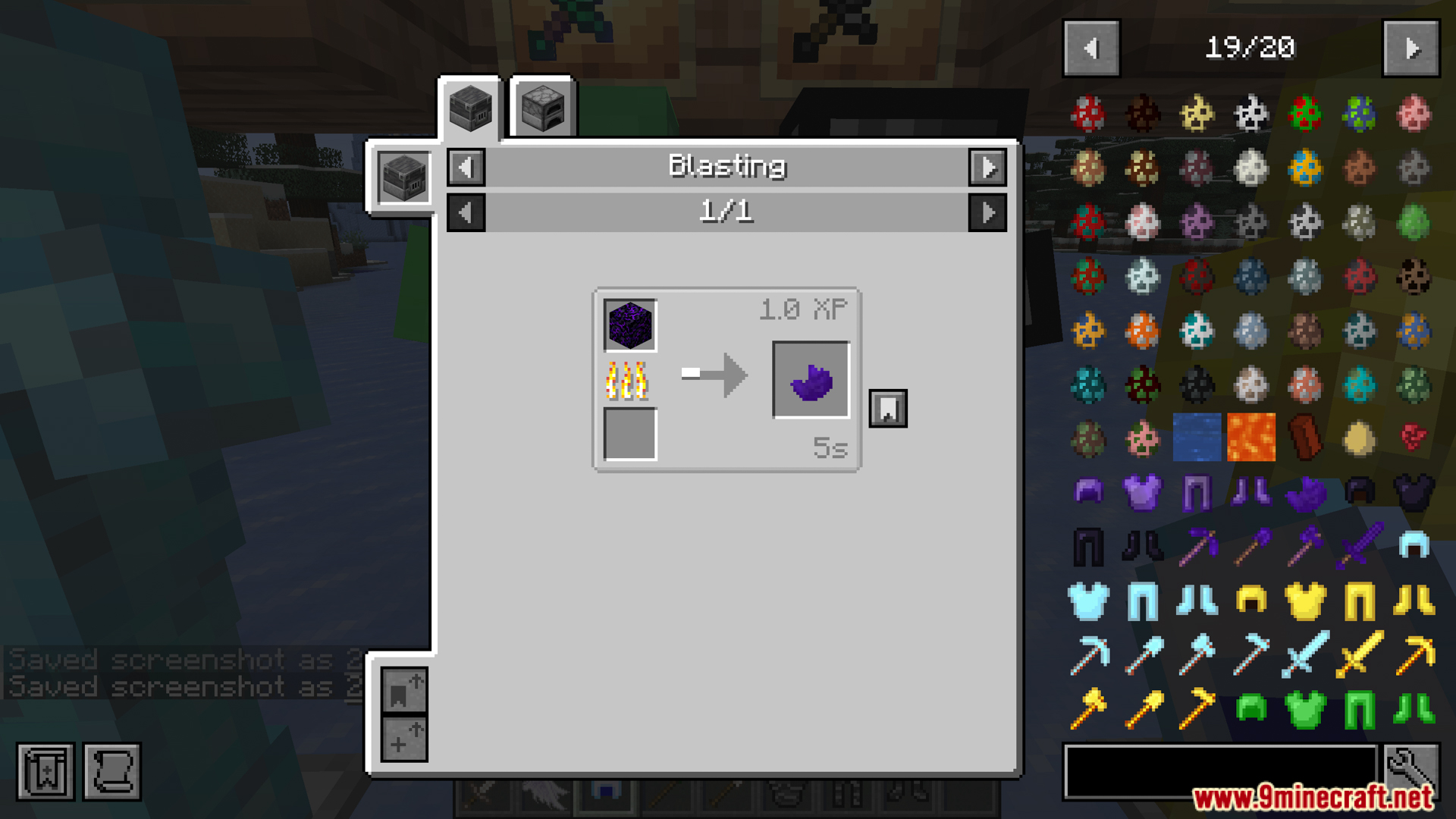Image resolution: width=1456 pixels, height=819 pixels.
Task: Click the blast furnace catalyst icon
Action: 403,177
